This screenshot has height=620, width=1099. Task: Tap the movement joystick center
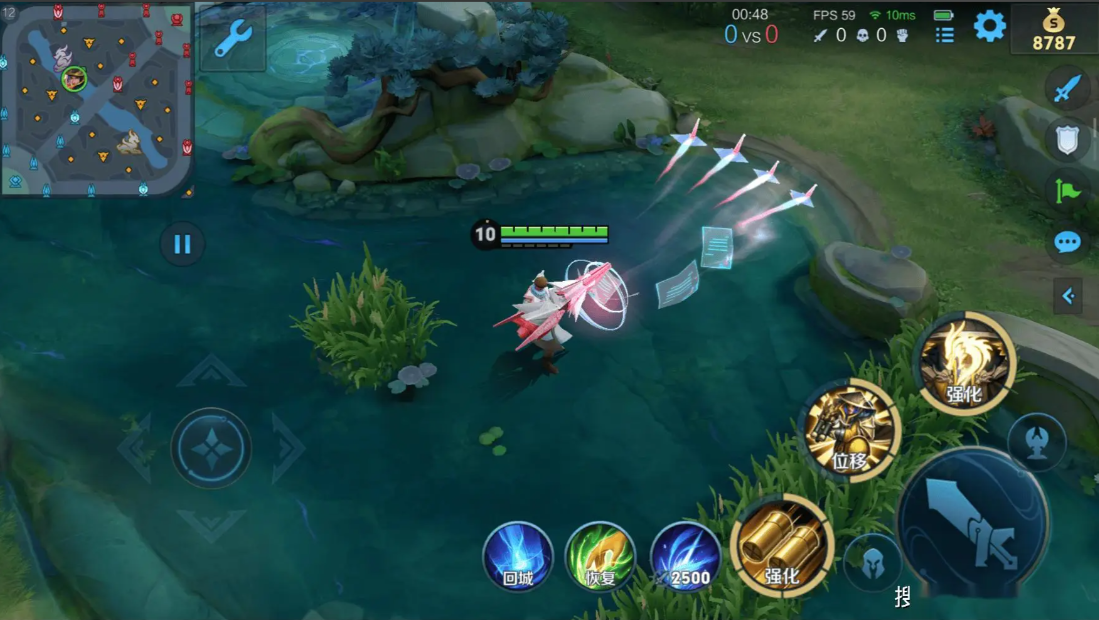tap(211, 449)
